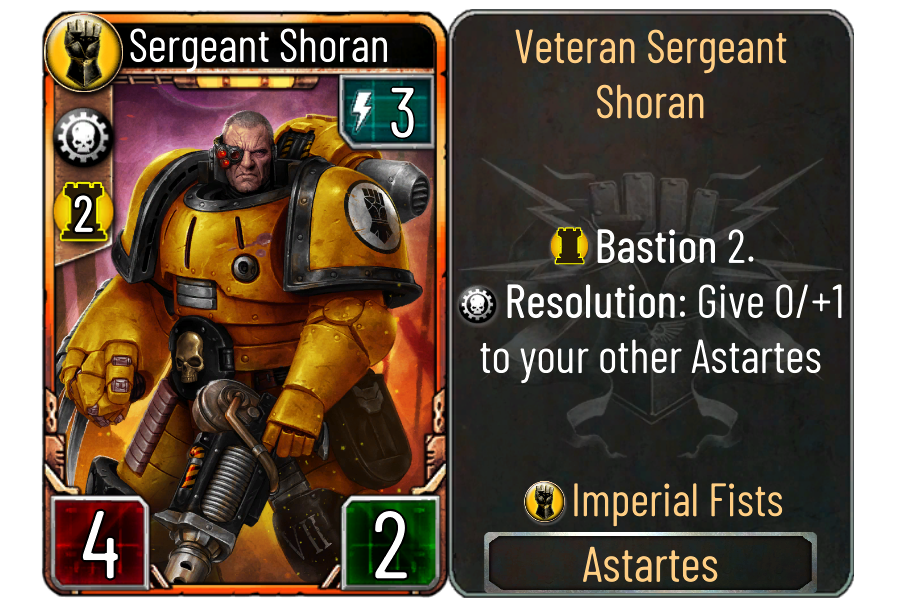Click the skull gear Resolution icon on the card
Viewport: 900px width, 600px height.
pyautogui.click(x=83, y=134)
